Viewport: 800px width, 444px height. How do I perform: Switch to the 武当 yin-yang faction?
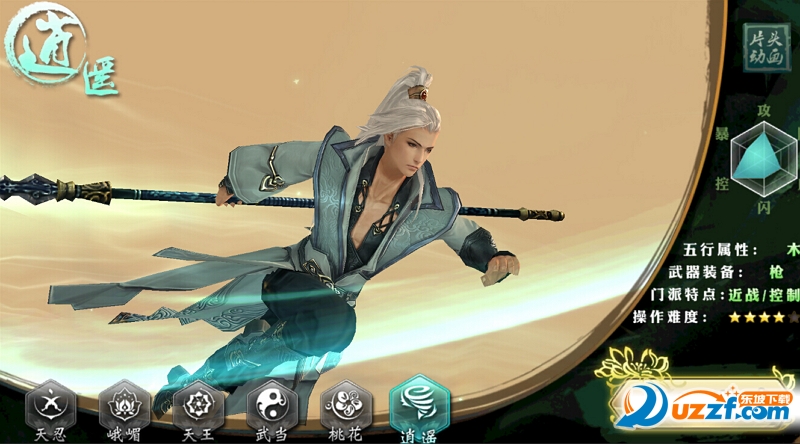[272, 407]
